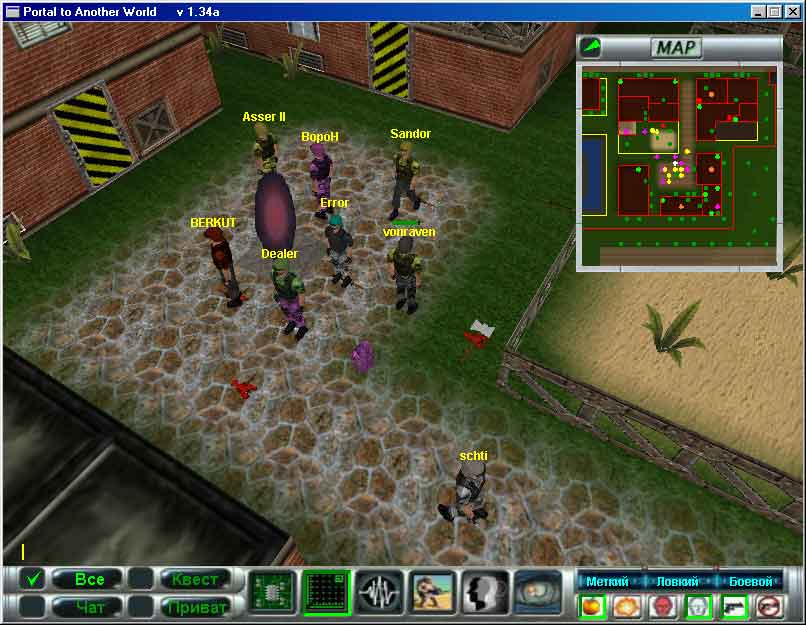Viewport: 806px width, 625px height.
Task: Click the MAP button above the minimap
Action: pos(677,47)
